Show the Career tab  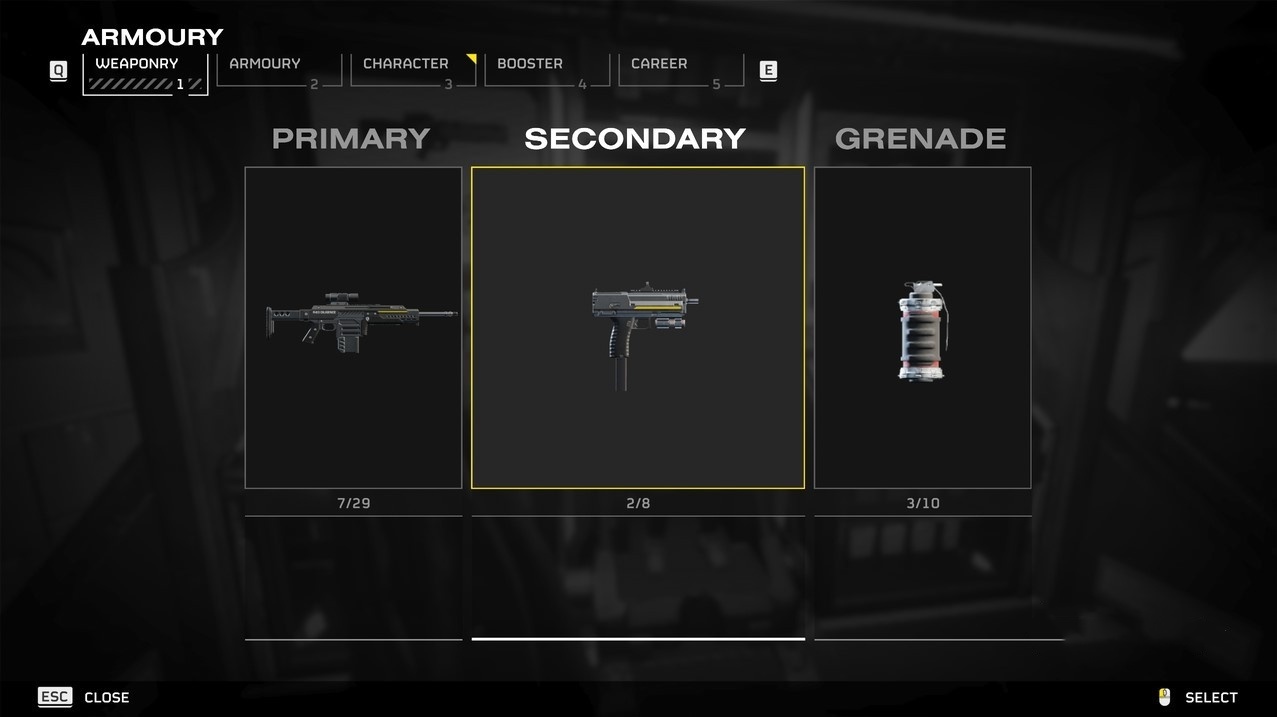pyautogui.click(x=680, y=71)
